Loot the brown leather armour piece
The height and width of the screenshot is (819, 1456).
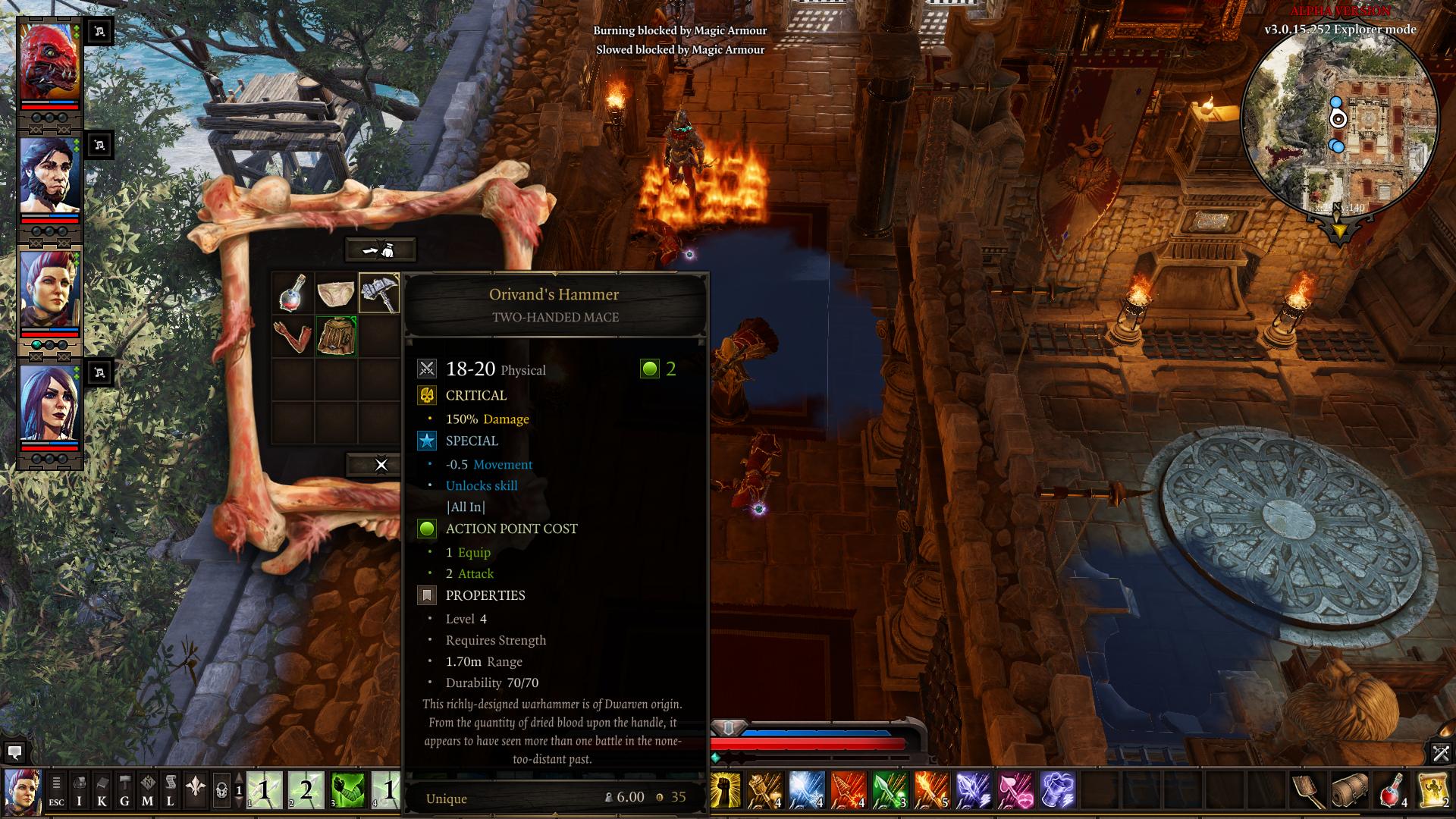tap(335, 336)
